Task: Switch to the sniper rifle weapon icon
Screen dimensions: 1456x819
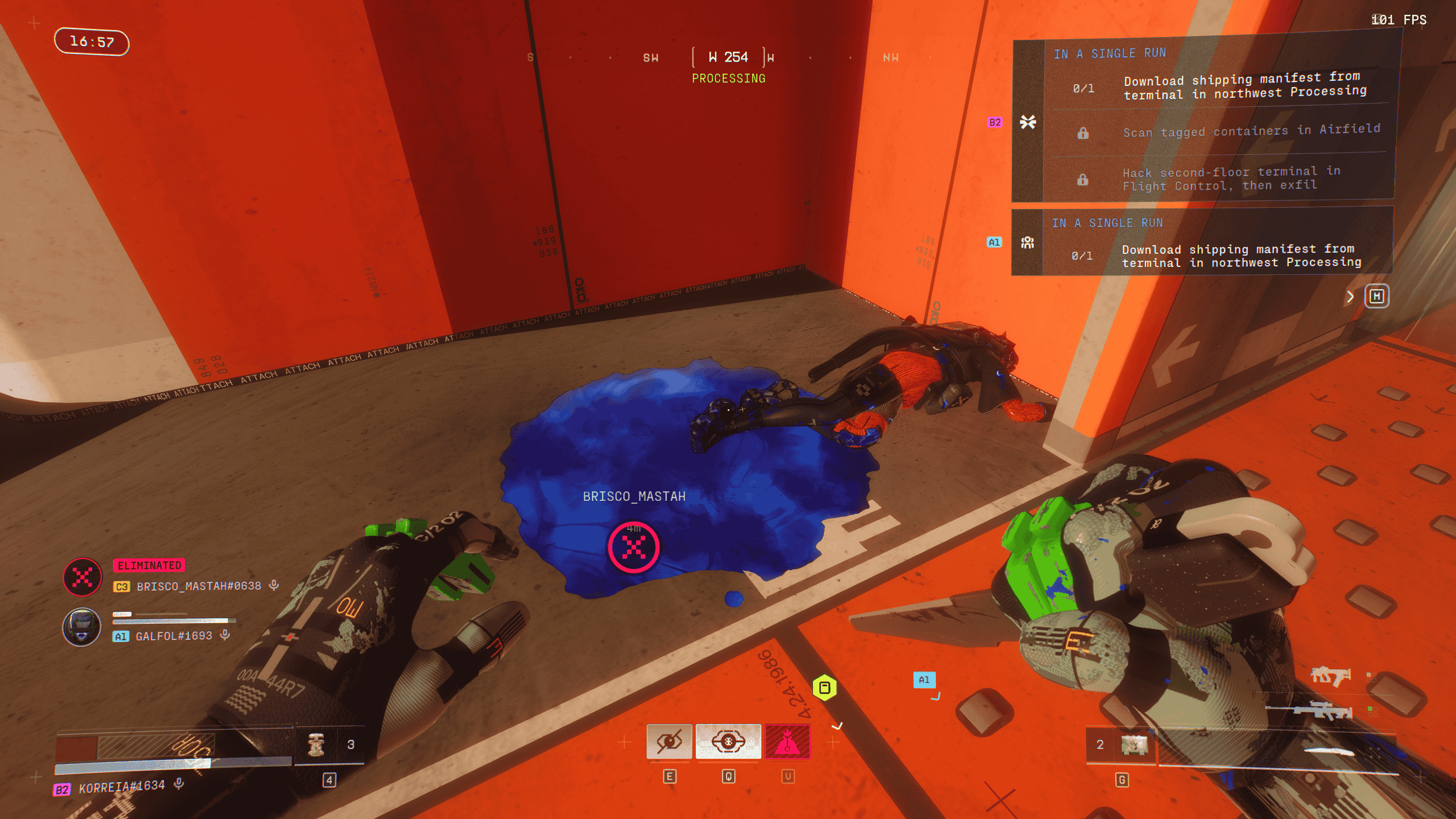Action: coord(1322,711)
